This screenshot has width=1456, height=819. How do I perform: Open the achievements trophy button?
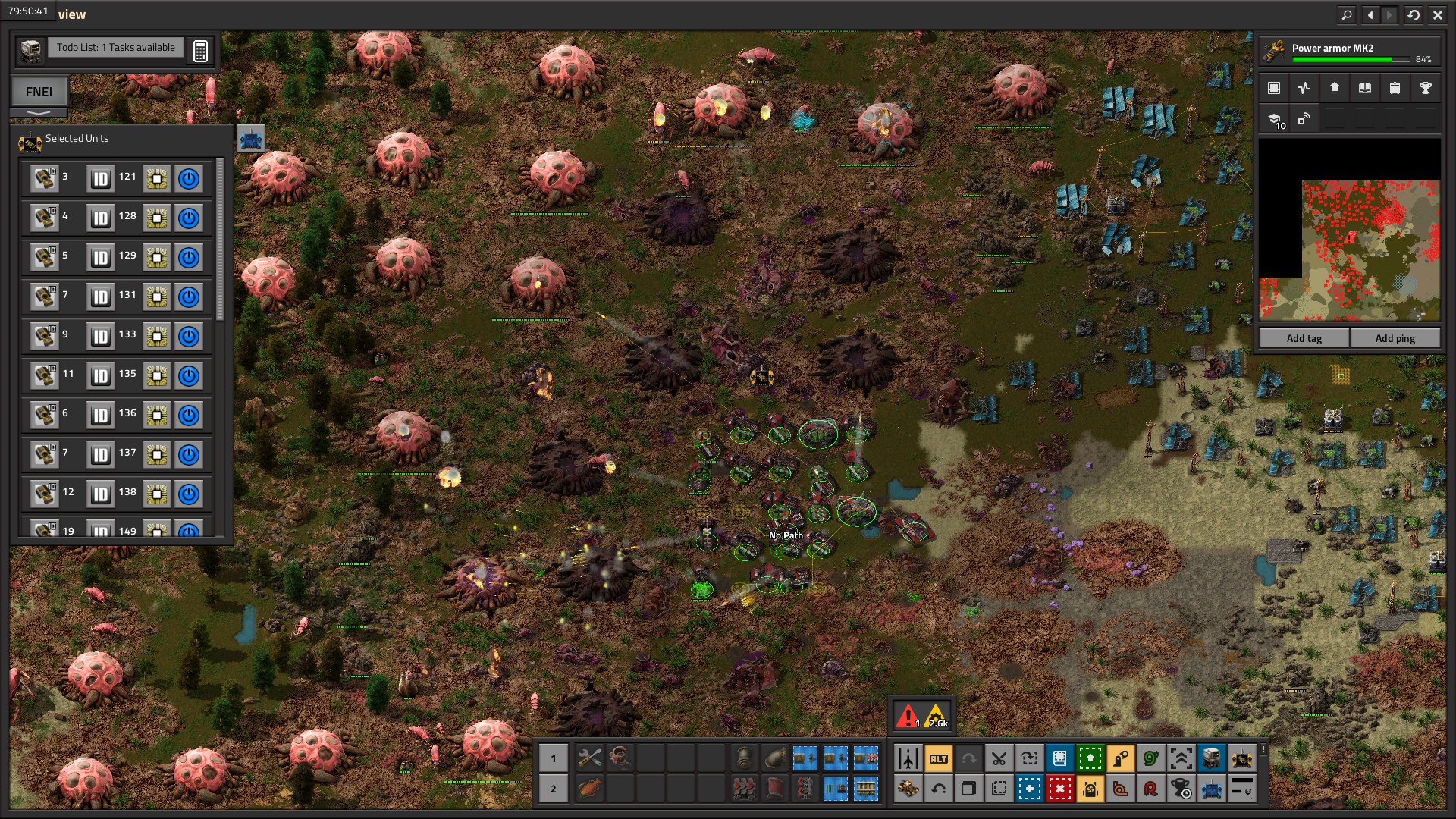pyautogui.click(x=1425, y=88)
